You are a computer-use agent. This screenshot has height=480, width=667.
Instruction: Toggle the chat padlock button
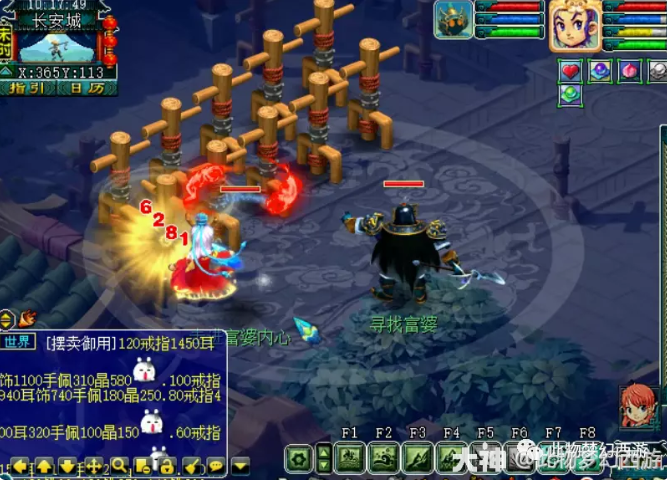(x=168, y=466)
